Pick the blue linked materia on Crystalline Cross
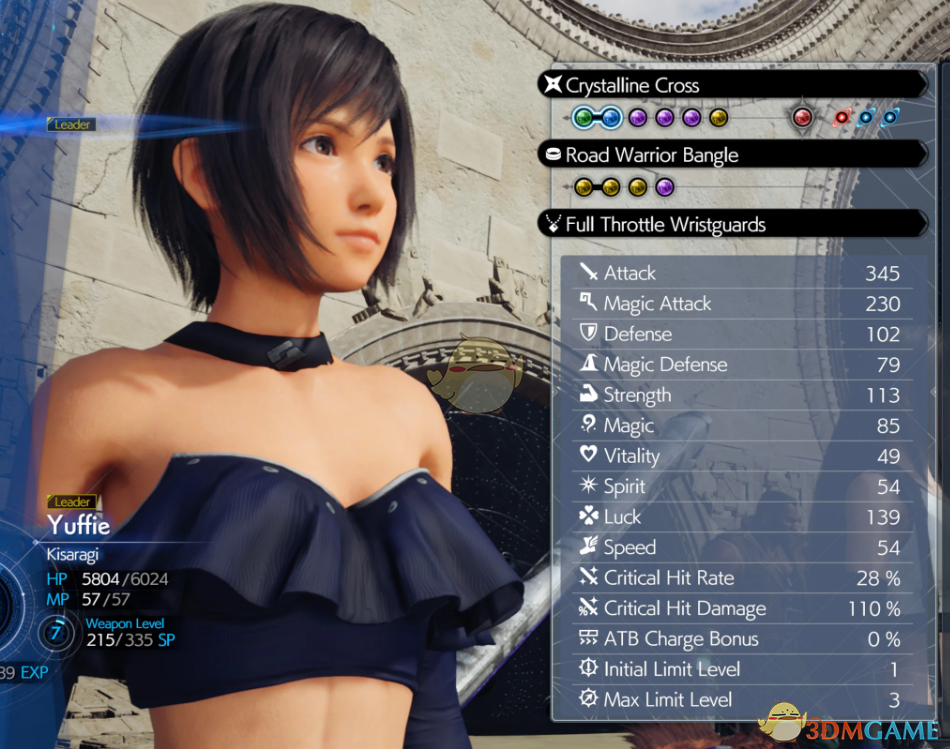Screen dimensions: 950x749 (x=611, y=119)
